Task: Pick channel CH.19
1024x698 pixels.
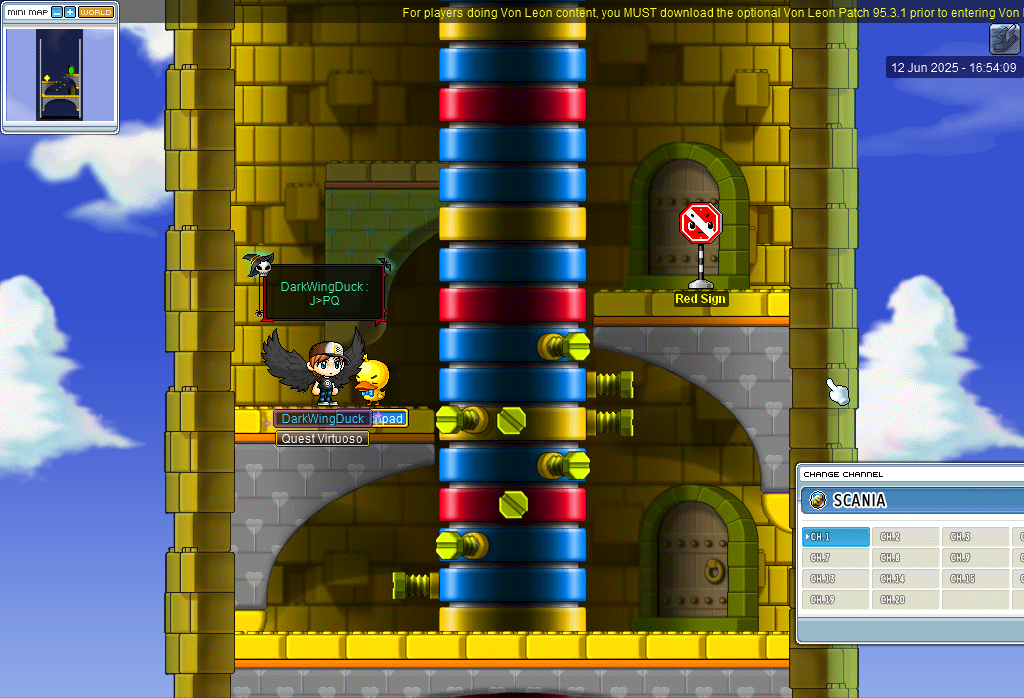Action: coord(836,600)
